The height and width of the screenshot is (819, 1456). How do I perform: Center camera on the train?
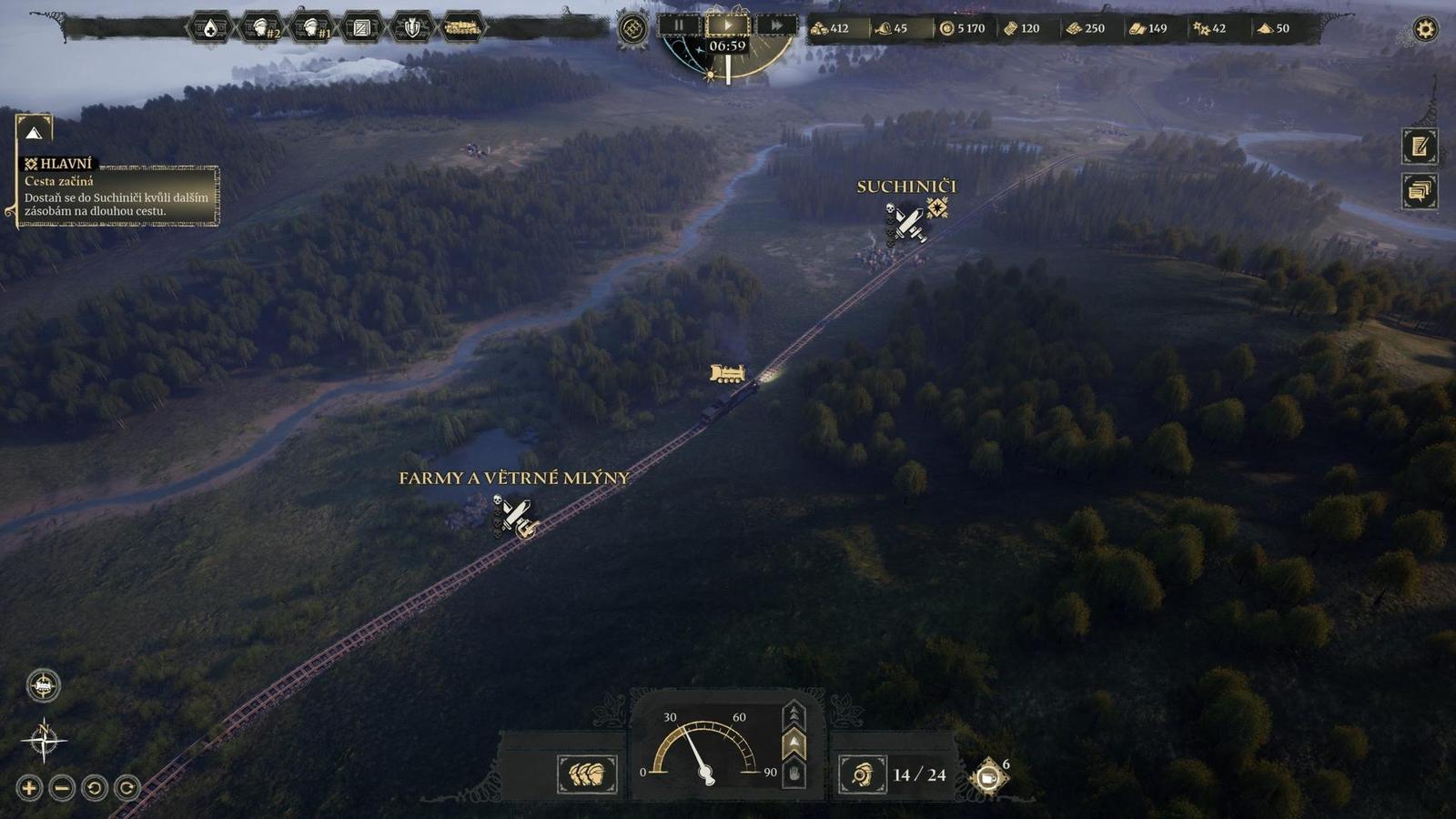coord(43,685)
